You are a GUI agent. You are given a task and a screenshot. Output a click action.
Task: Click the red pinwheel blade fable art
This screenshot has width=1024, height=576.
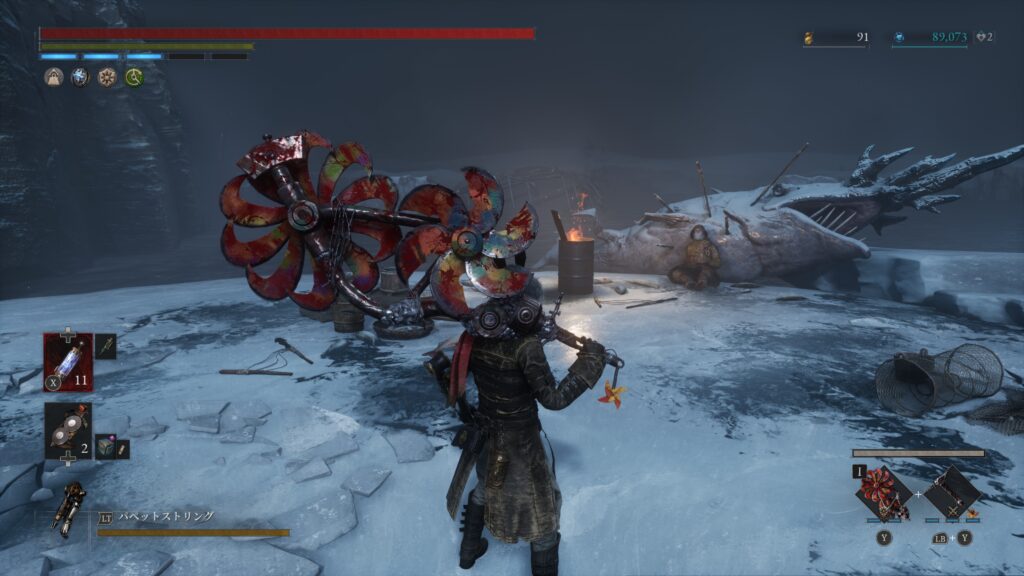click(885, 492)
